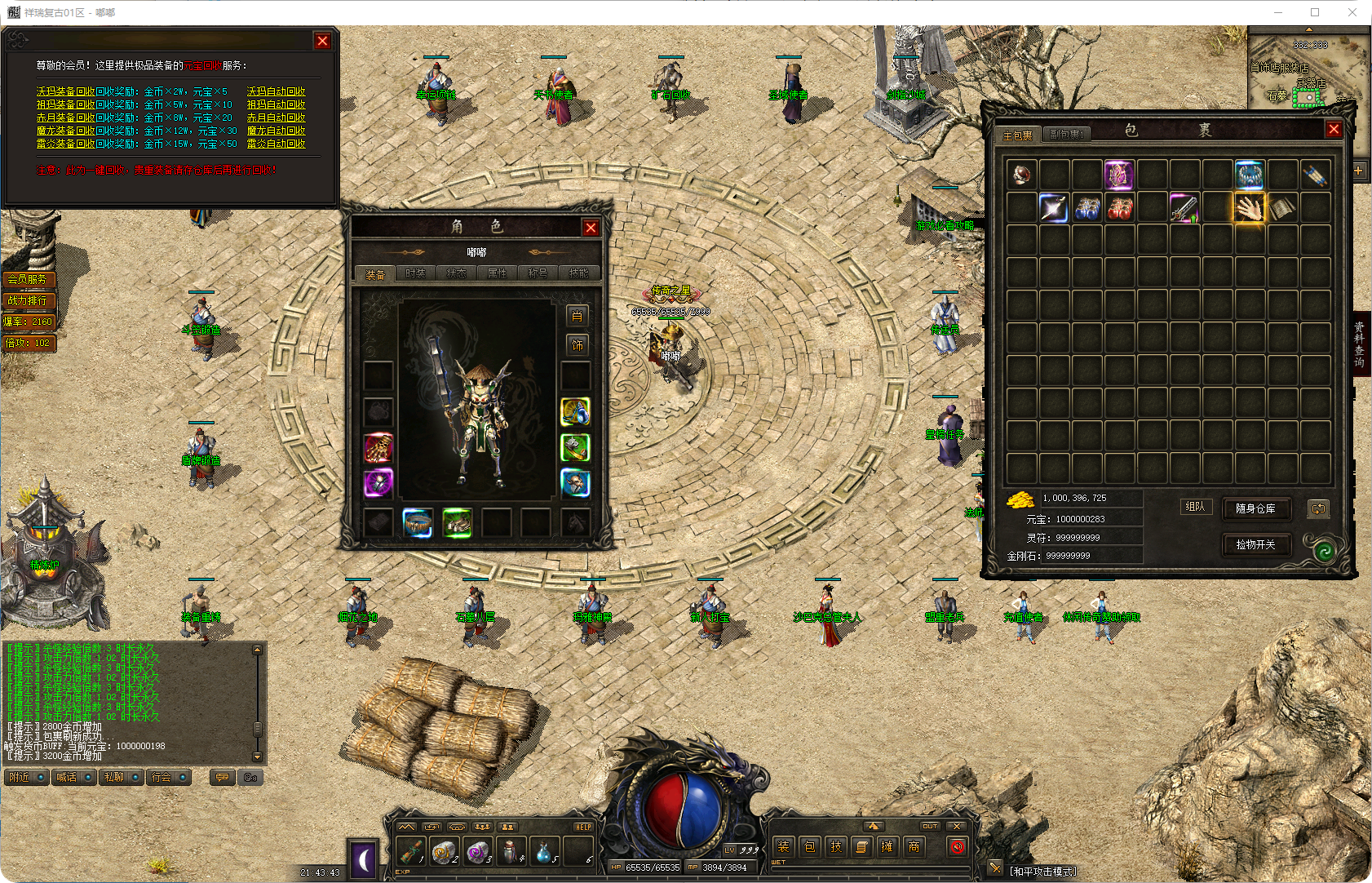Select the sword item with green arrow
Image resolution: width=1372 pixels, height=883 pixels.
(x=1184, y=208)
